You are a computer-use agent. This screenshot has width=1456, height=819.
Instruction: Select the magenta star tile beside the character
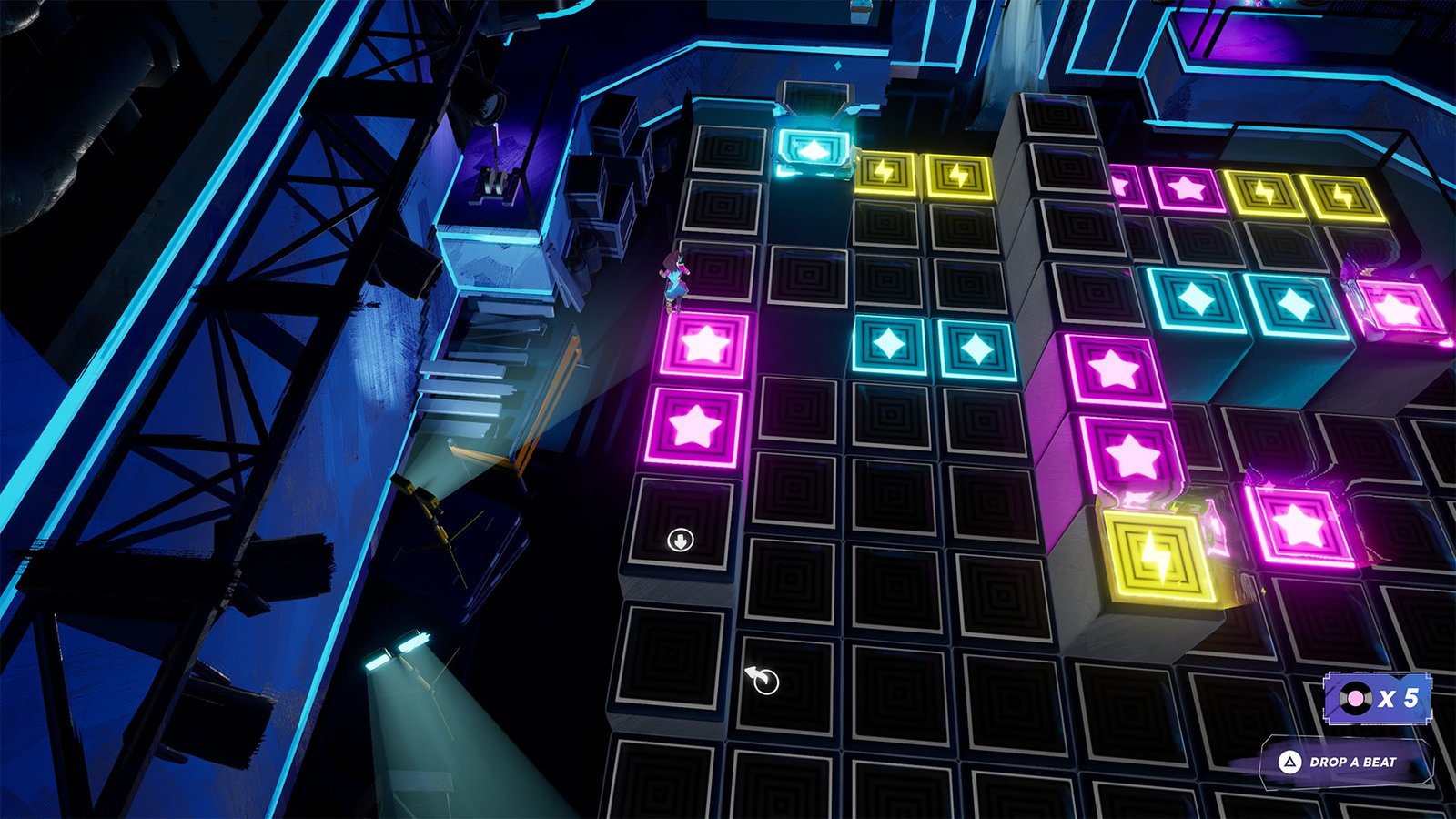(x=703, y=344)
